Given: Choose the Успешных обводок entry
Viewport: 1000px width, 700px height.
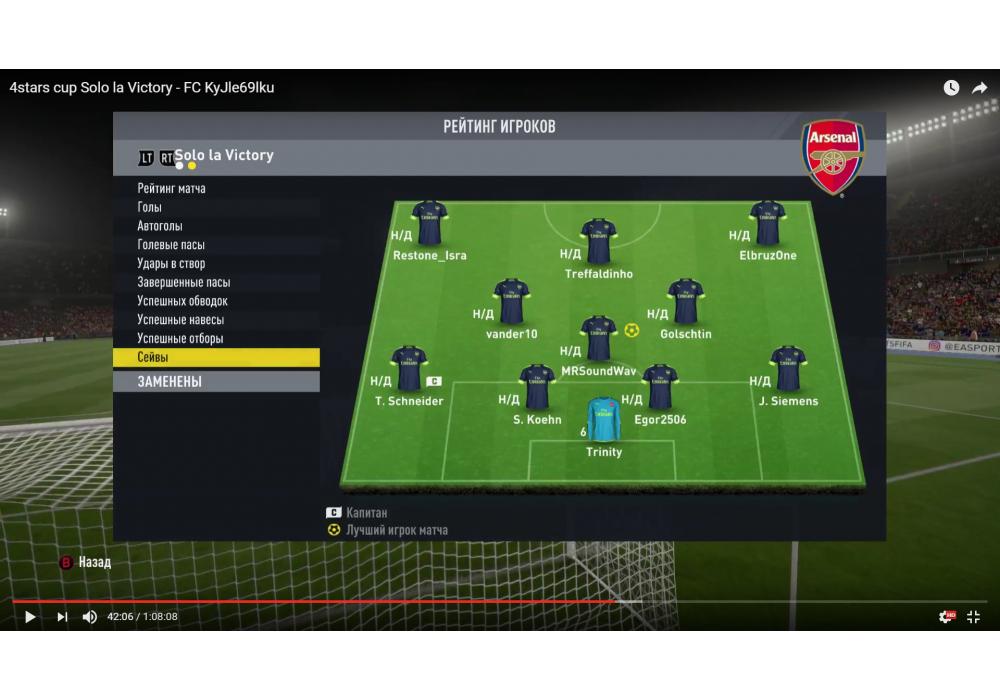Looking at the screenshot, I should point(183,301).
